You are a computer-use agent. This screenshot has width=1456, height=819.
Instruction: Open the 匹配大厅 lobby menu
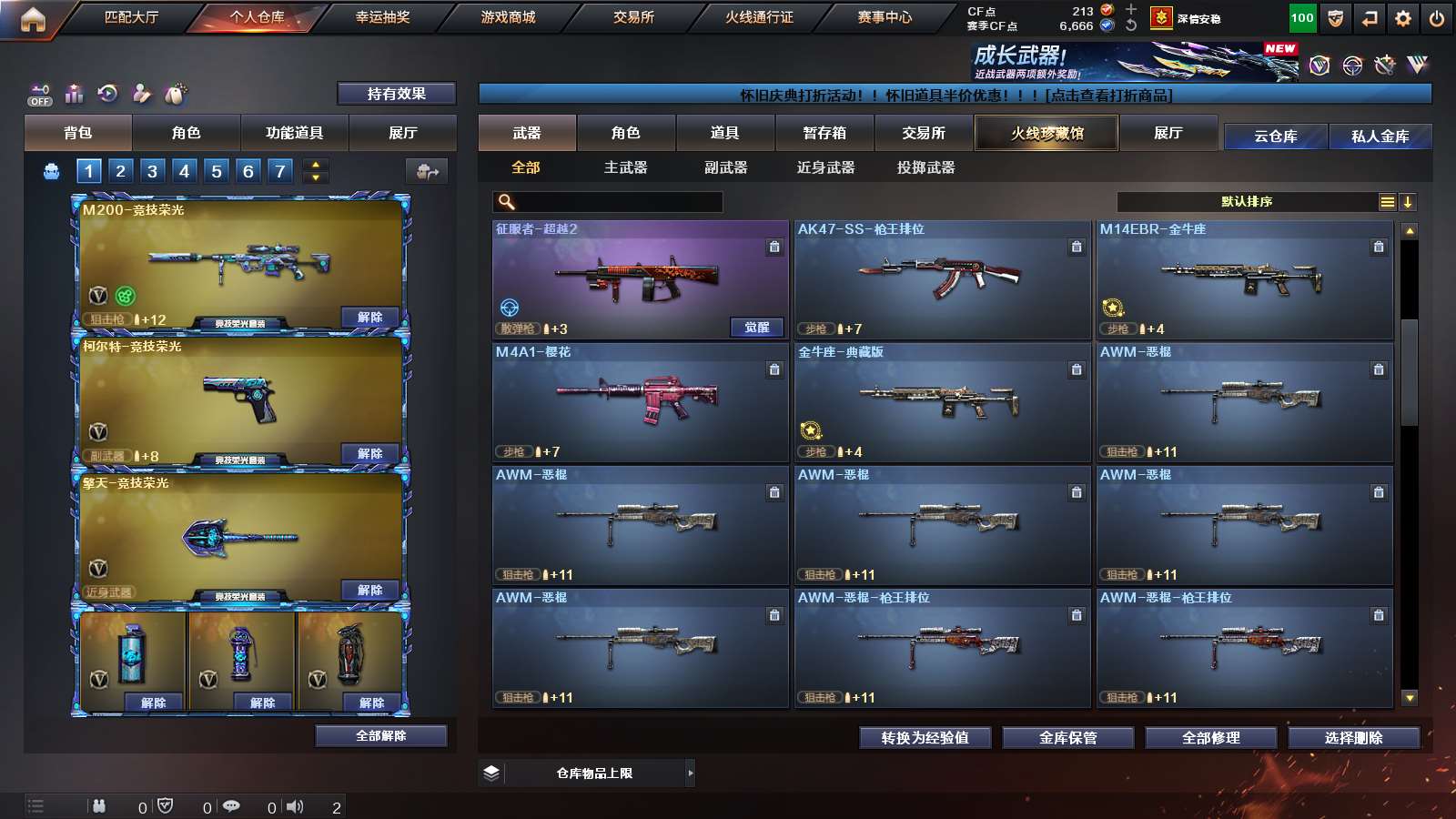click(x=131, y=17)
